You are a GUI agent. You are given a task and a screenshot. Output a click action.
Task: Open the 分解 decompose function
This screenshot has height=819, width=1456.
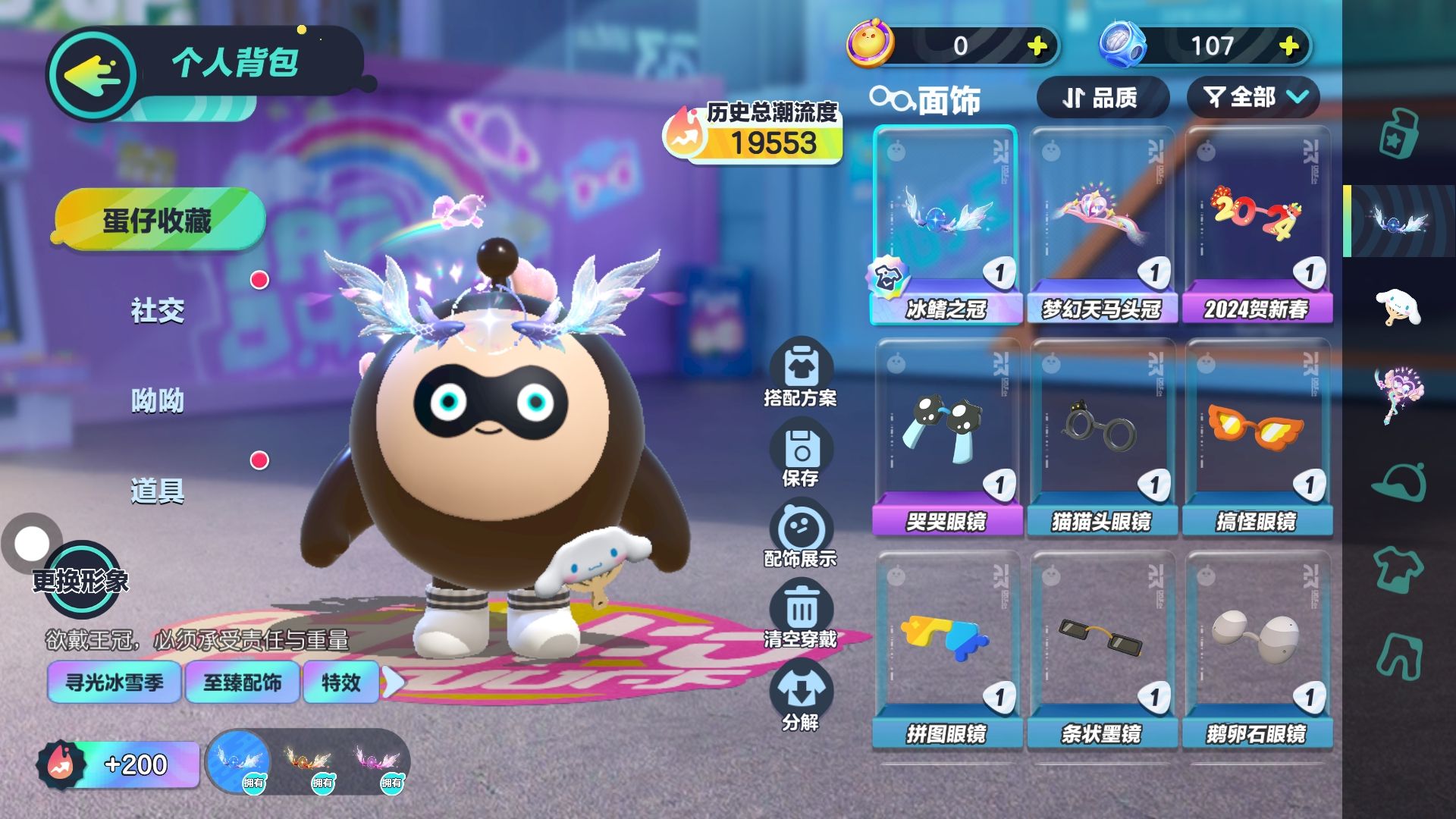click(x=801, y=696)
